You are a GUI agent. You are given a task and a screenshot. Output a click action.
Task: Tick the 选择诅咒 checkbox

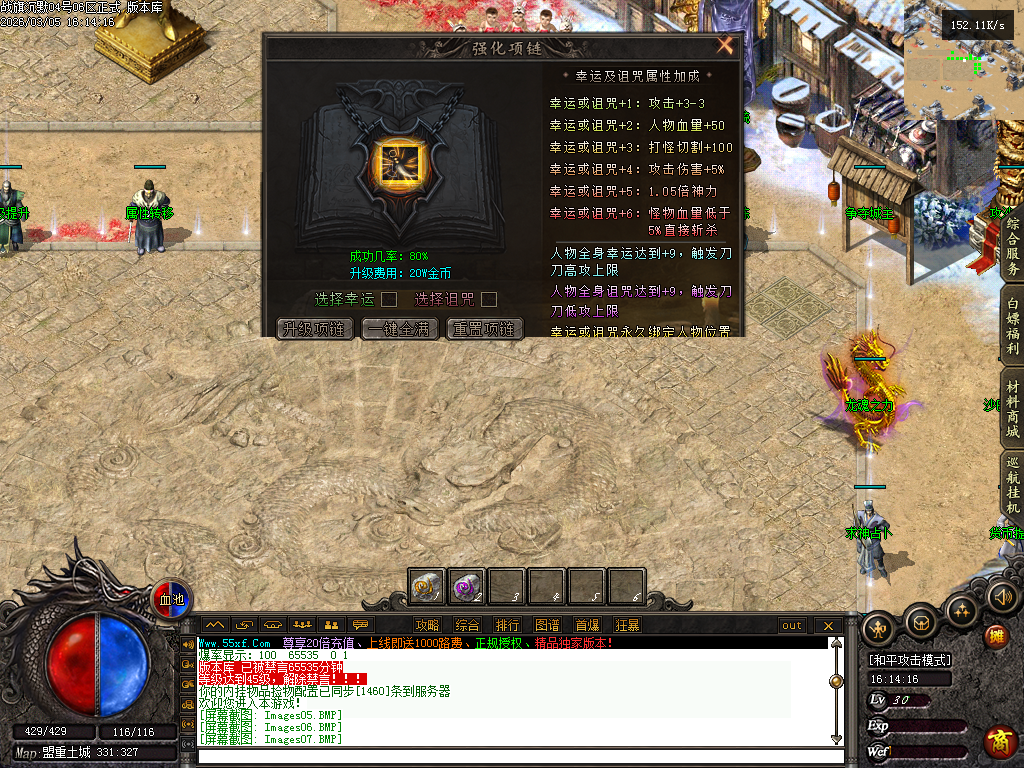(489, 299)
